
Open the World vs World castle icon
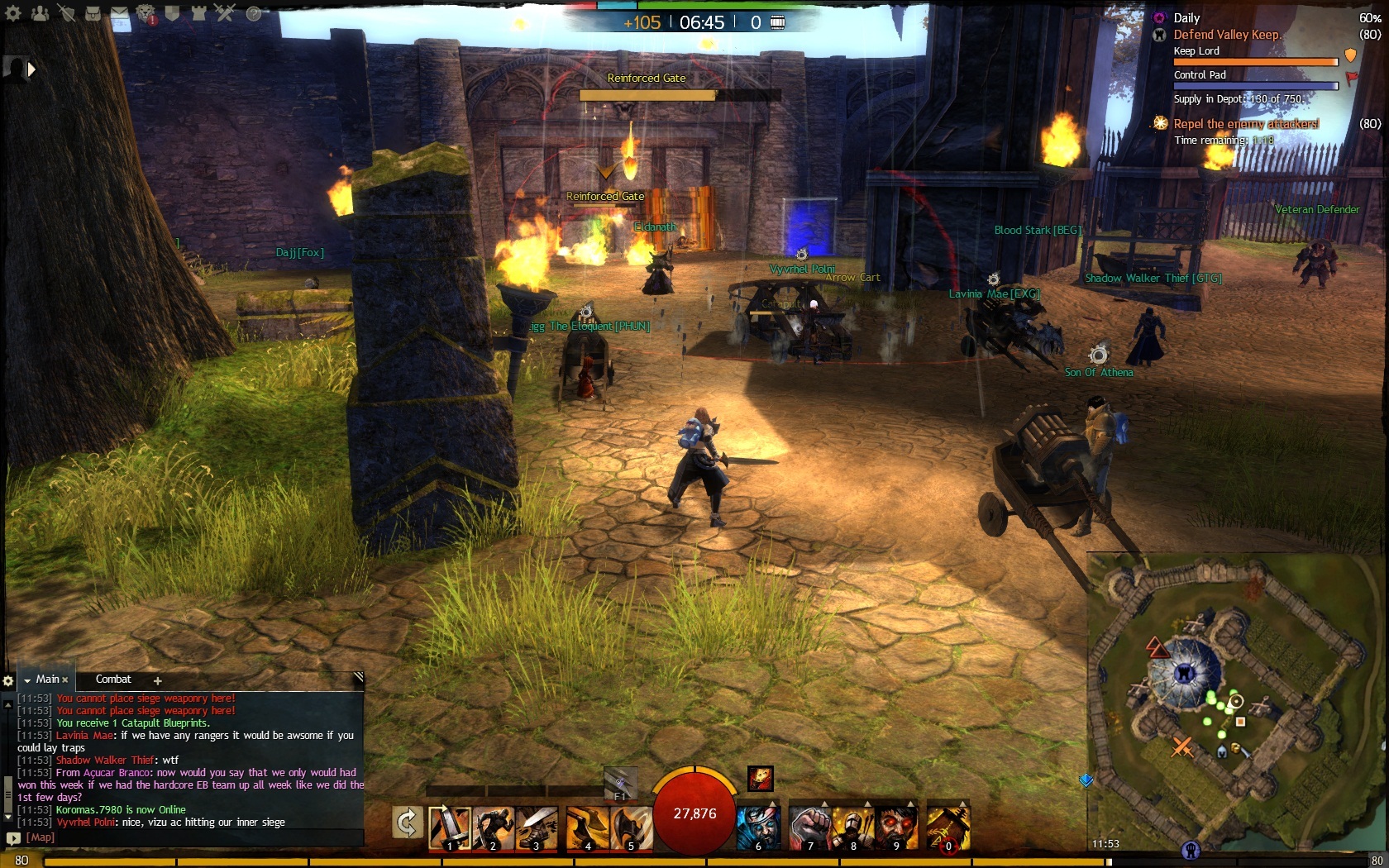pyautogui.click(x=198, y=13)
